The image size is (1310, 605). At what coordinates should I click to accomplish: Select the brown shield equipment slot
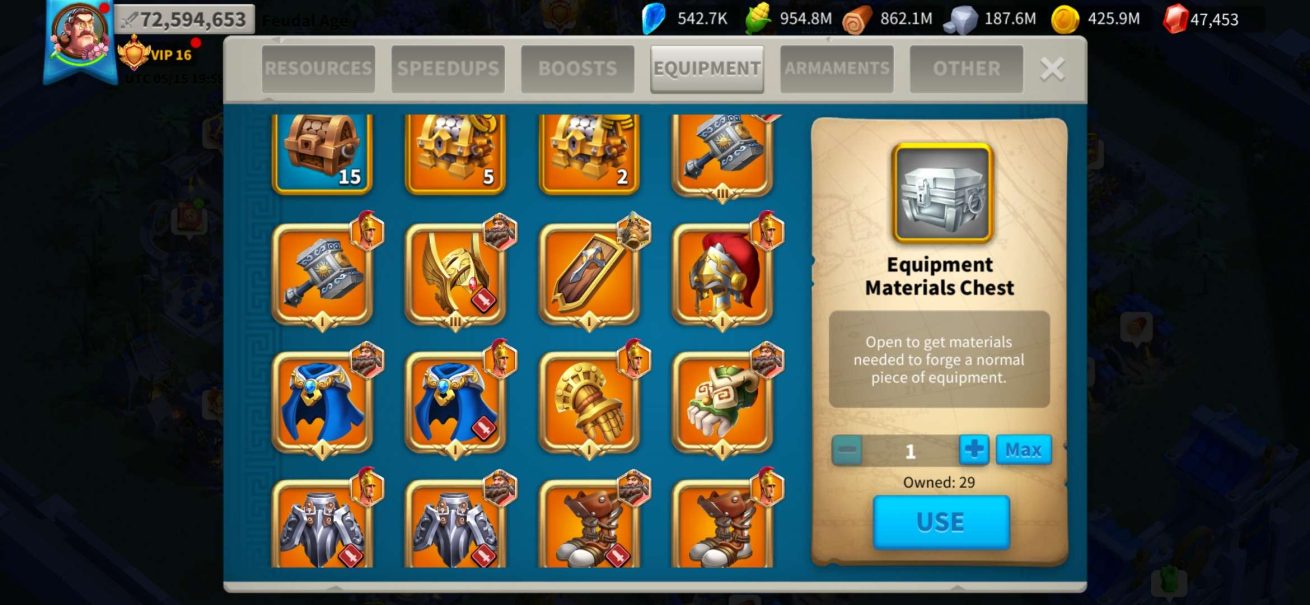[589, 274]
